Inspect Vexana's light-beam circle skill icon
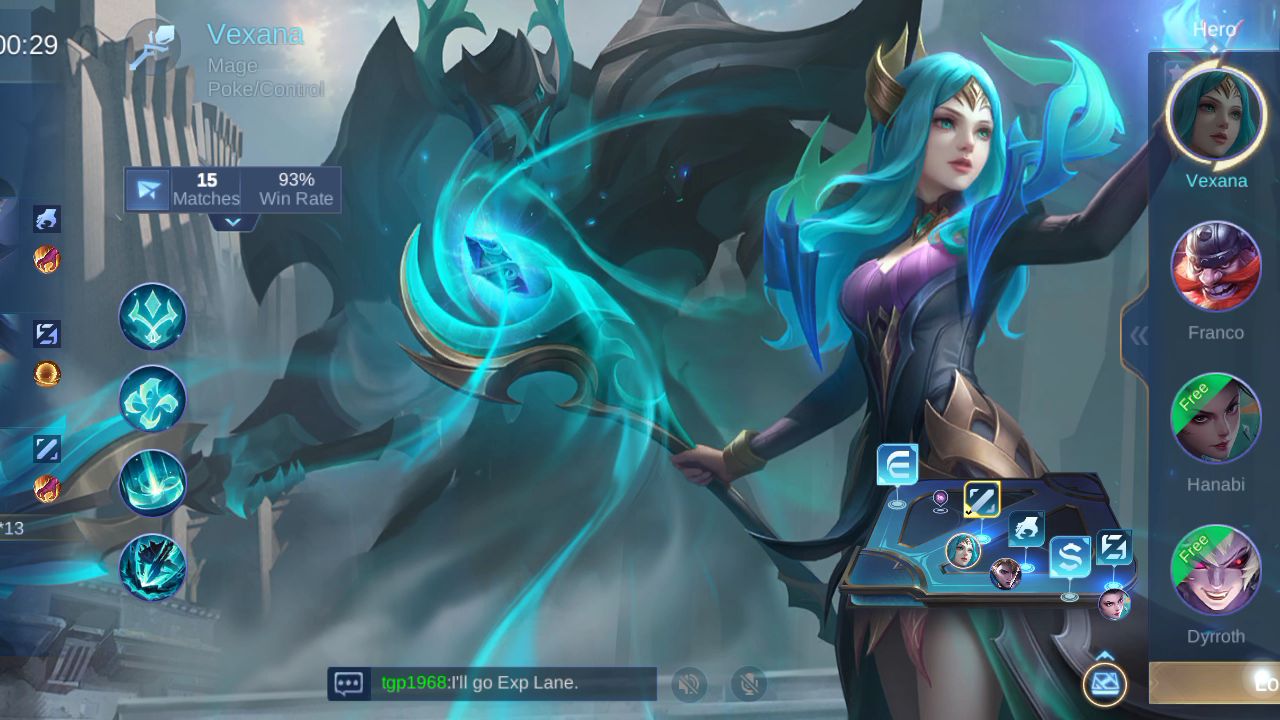 tap(153, 483)
